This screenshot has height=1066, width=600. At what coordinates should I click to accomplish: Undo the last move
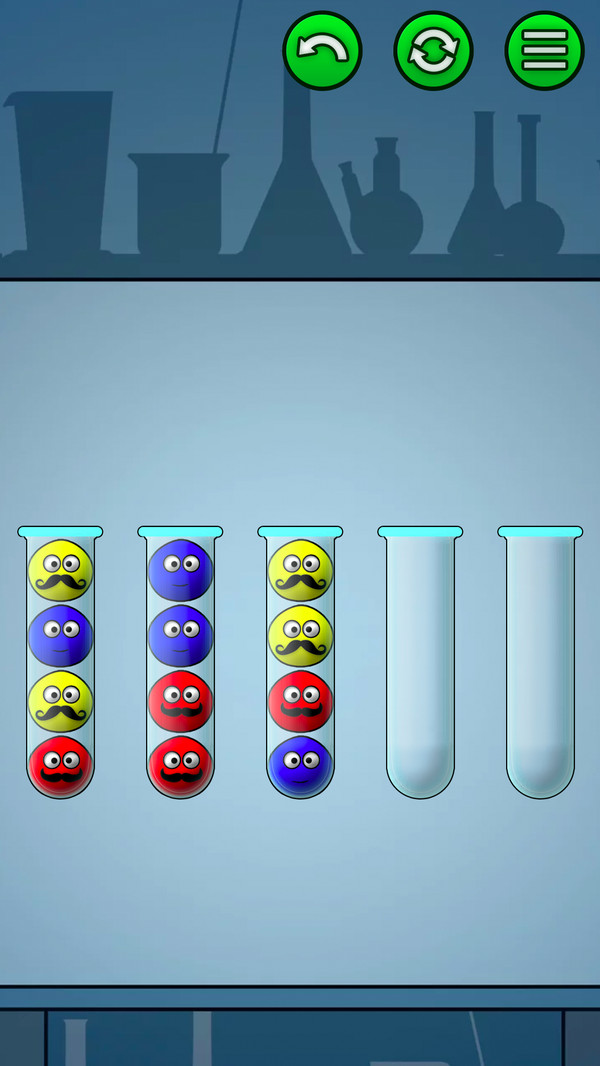[322, 51]
